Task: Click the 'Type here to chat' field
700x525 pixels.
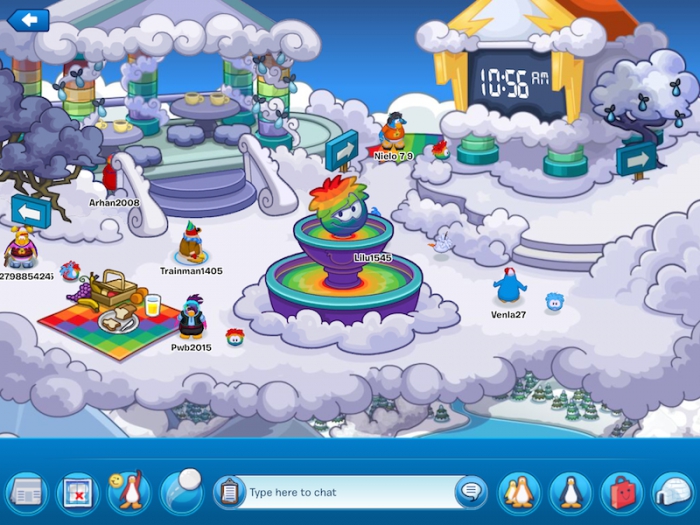Action: 345,492
